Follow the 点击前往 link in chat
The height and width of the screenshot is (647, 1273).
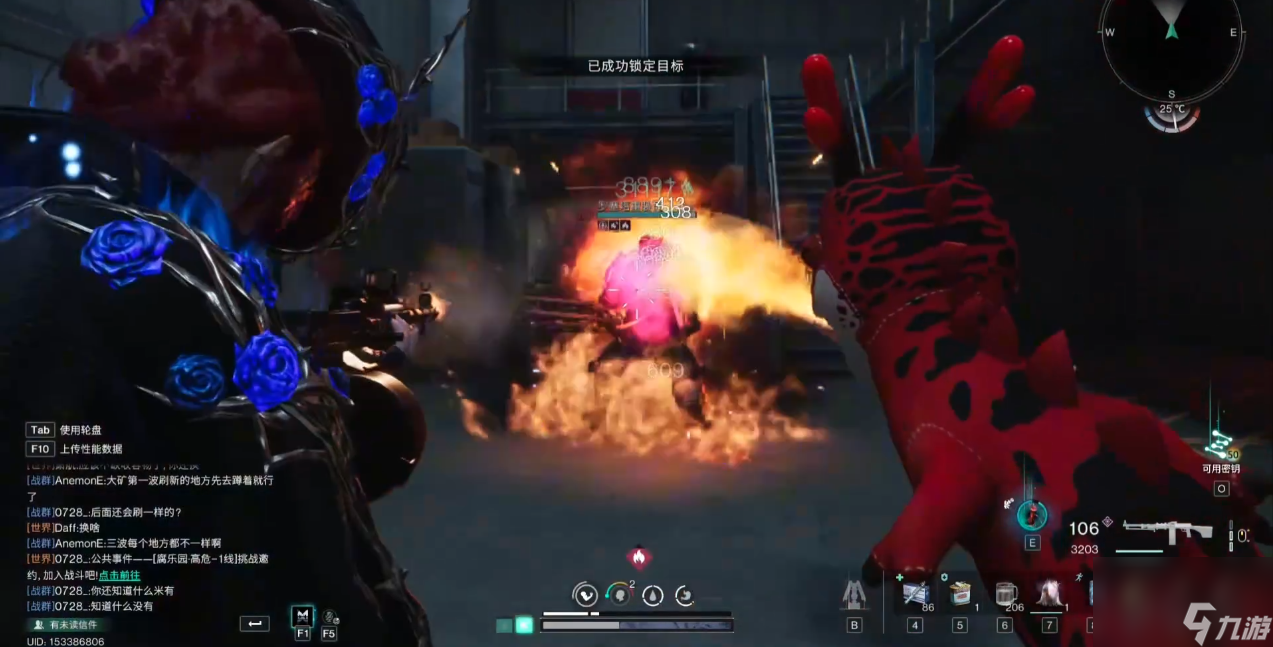(119, 575)
